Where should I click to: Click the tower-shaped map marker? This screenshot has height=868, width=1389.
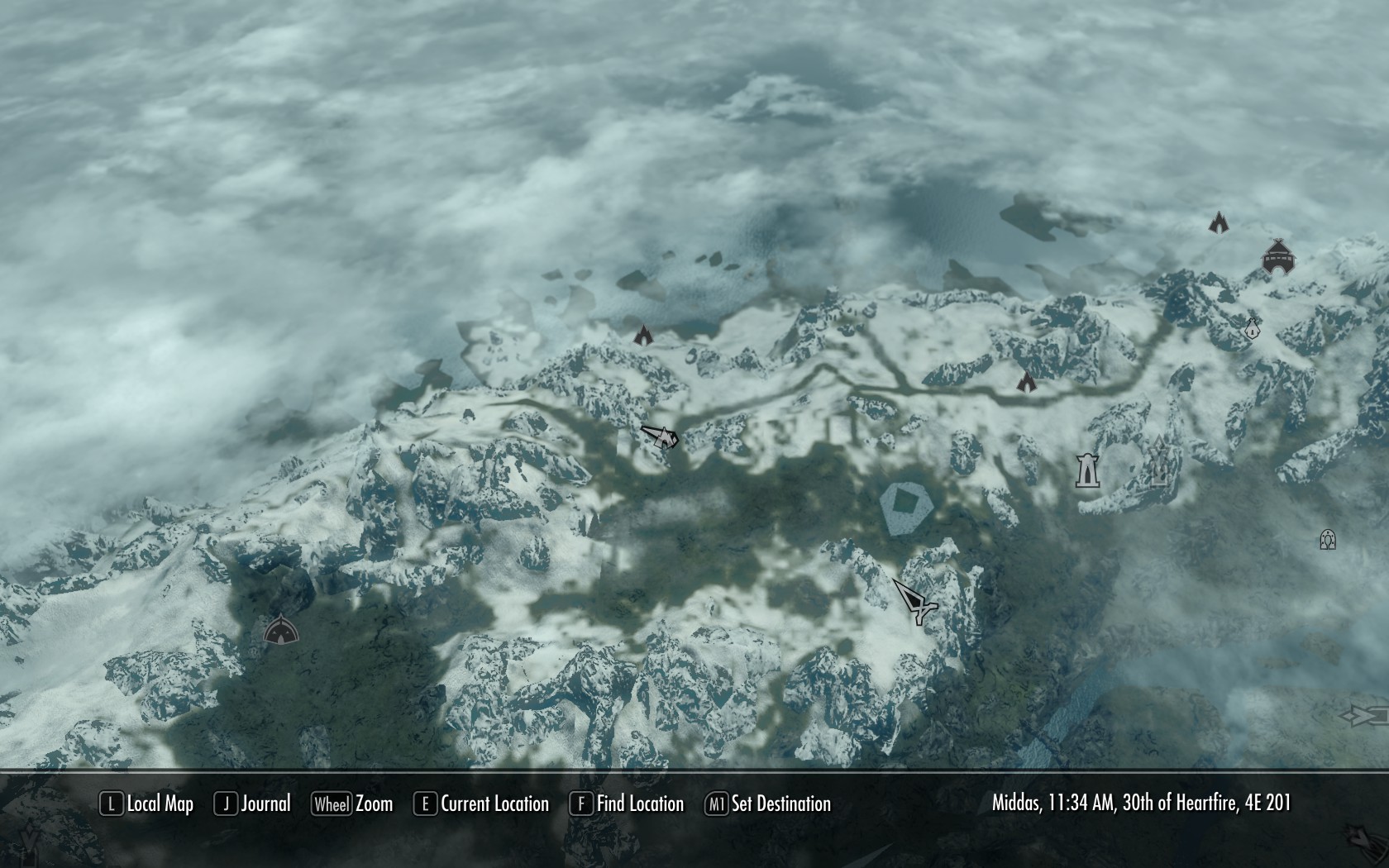[1086, 470]
